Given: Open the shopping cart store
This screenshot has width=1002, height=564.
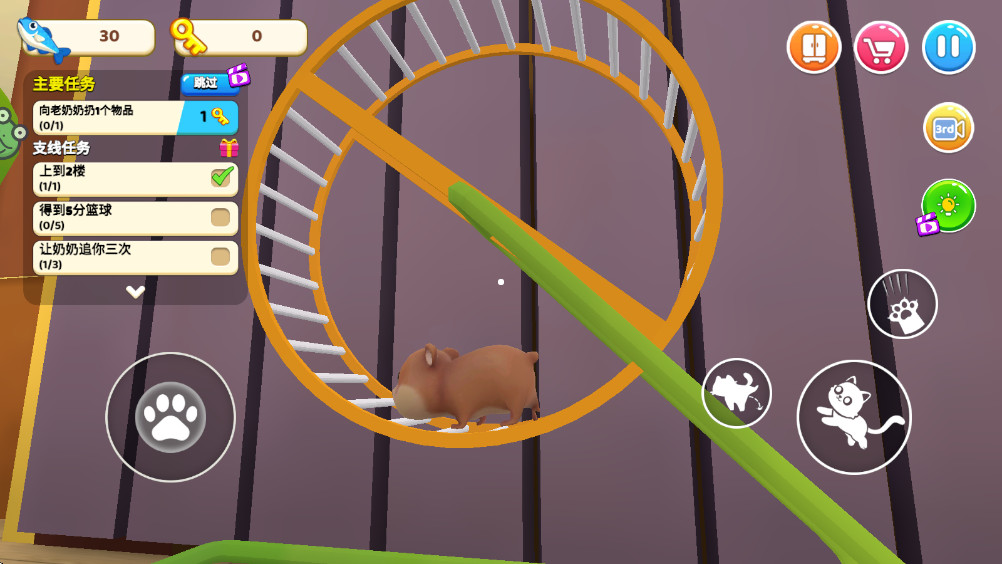Looking at the screenshot, I should (880, 47).
